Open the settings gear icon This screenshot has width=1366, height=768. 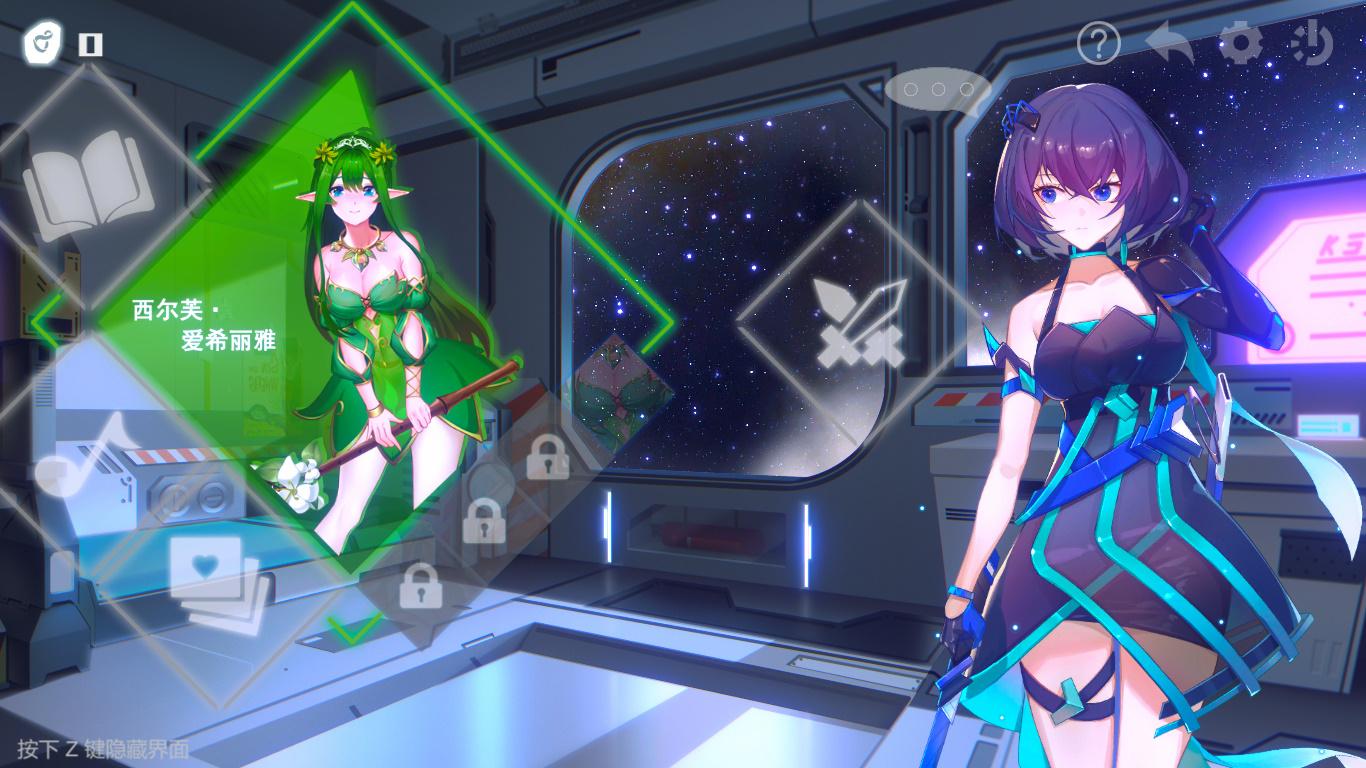click(1241, 43)
